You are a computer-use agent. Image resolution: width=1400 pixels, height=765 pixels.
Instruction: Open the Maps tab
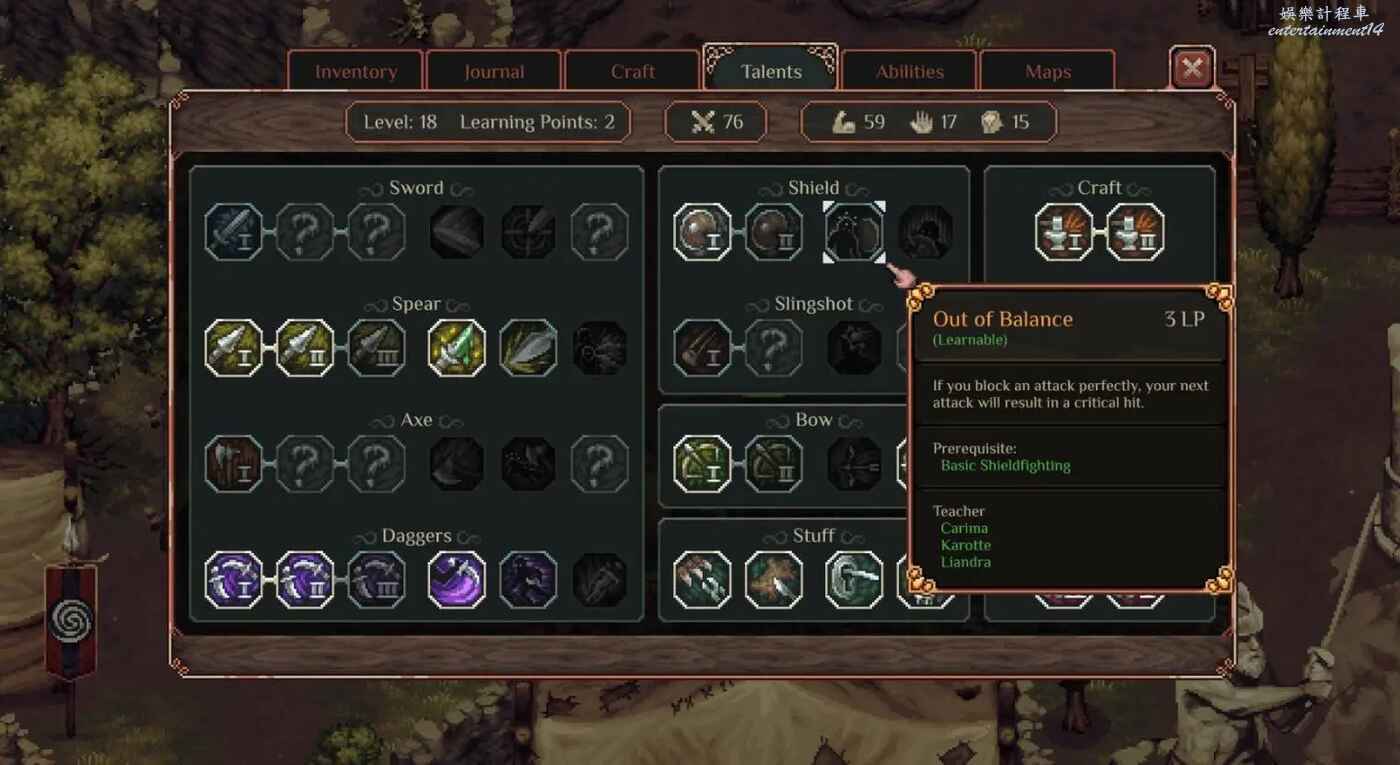pos(1047,72)
